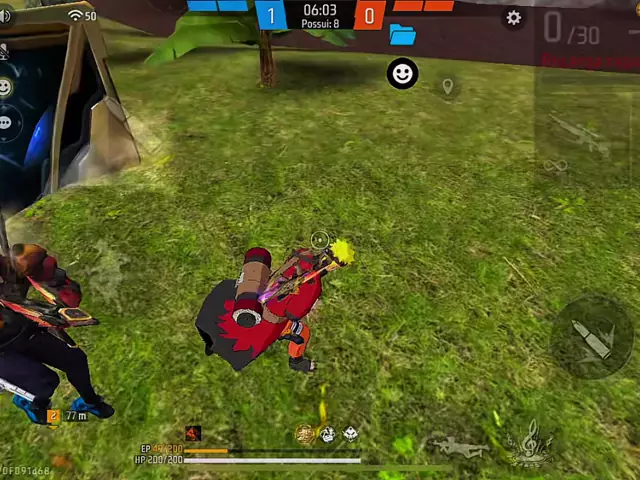640x480 pixels.
Task: Tap the smiley face emote button
Action: [402, 73]
